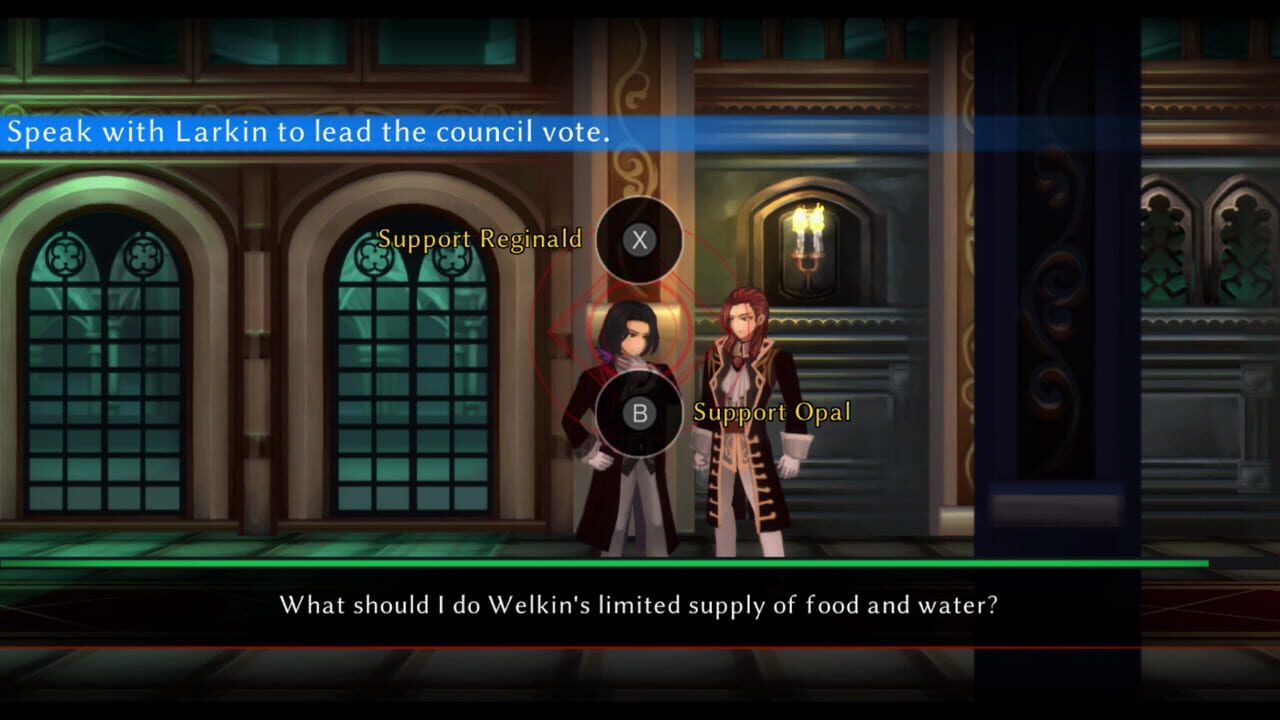Viewport: 1280px width, 720px height.
Task: Choose the Support Opal option
Action: pos(771,411)
